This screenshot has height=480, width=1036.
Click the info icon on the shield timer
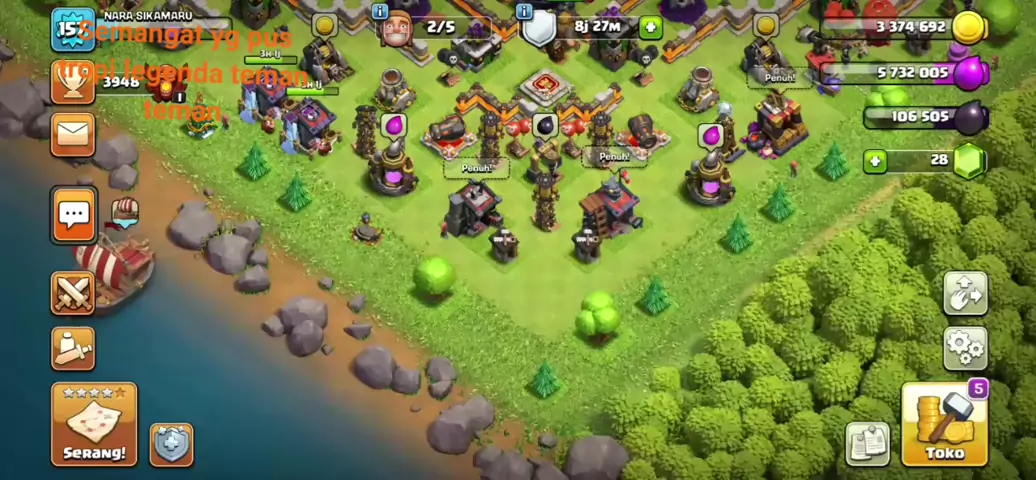coord(525,12)
